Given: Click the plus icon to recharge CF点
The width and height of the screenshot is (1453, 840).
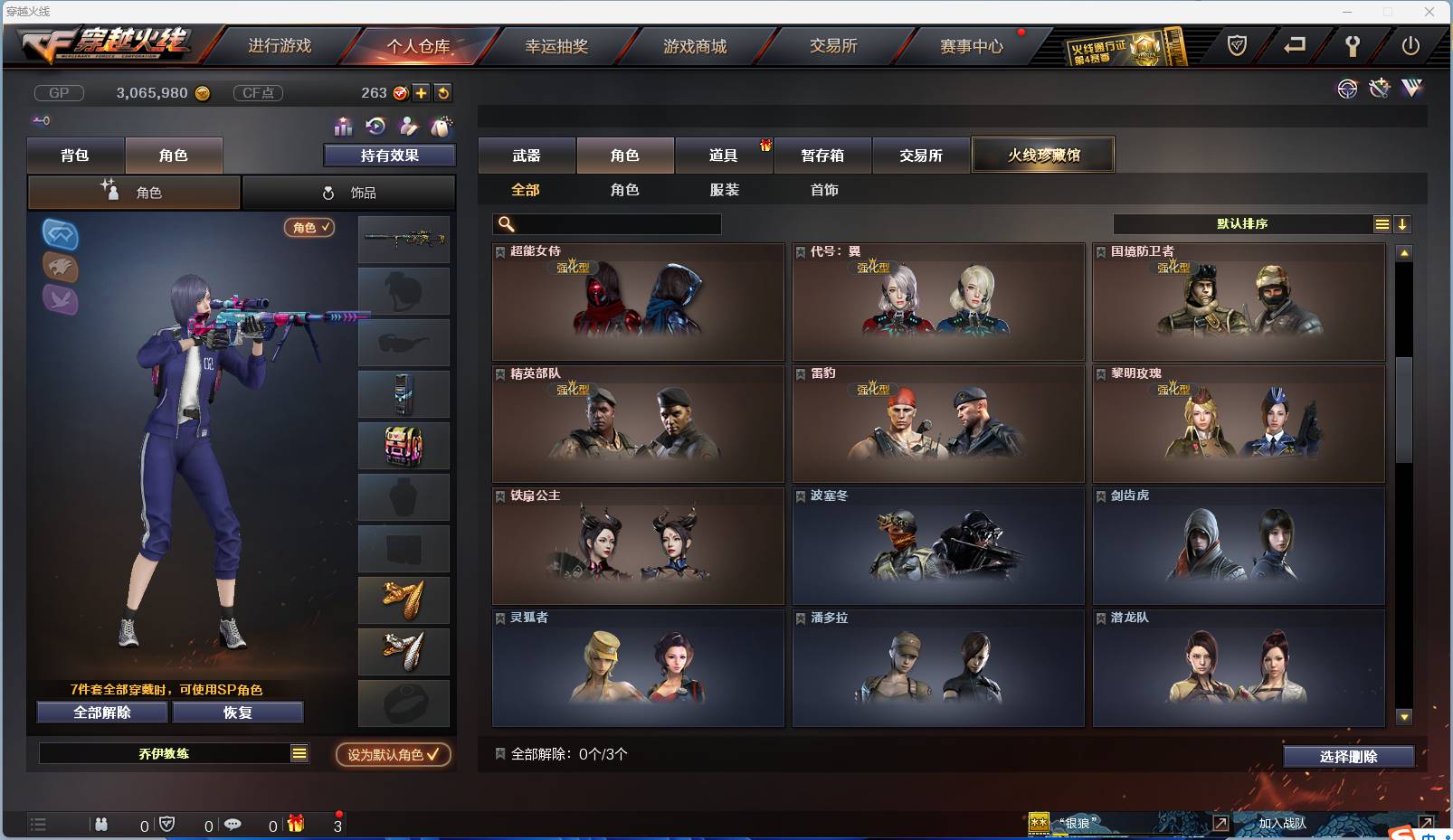Looking at the screenshot, I should tap(422, 92).
